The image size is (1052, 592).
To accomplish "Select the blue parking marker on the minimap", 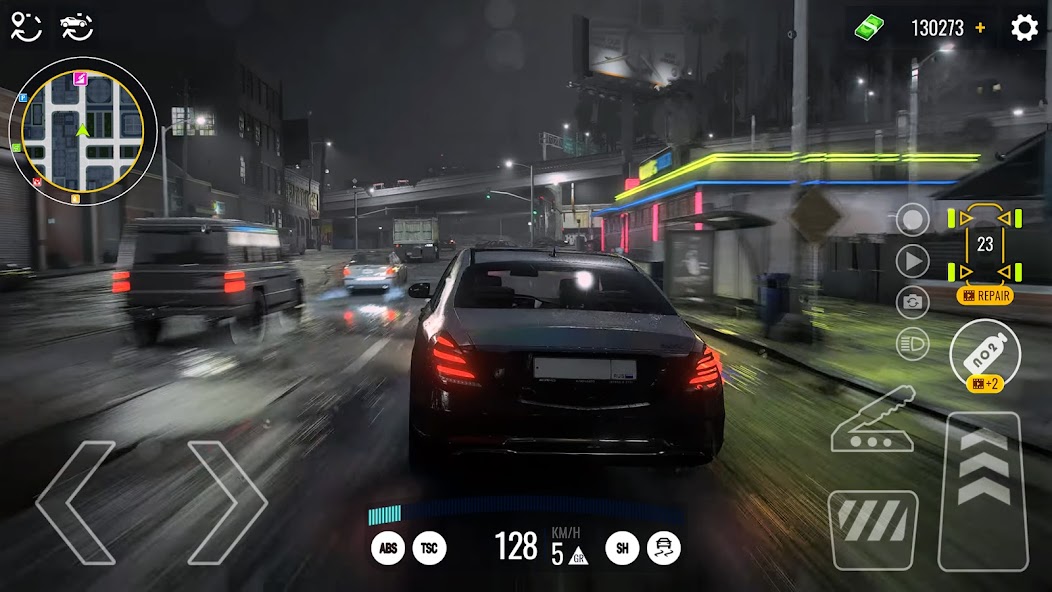I will [x=22, y=98].
